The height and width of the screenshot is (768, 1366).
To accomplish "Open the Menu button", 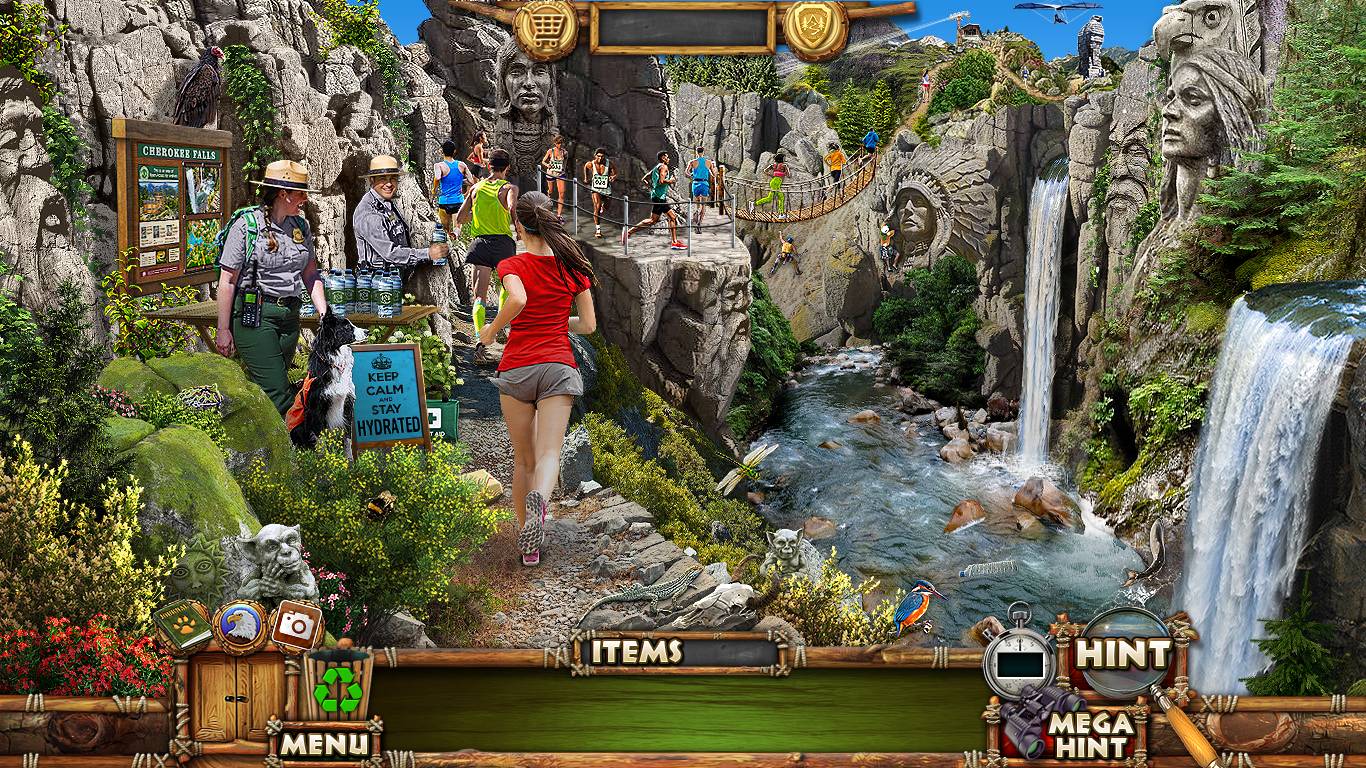I will (323, 743).
